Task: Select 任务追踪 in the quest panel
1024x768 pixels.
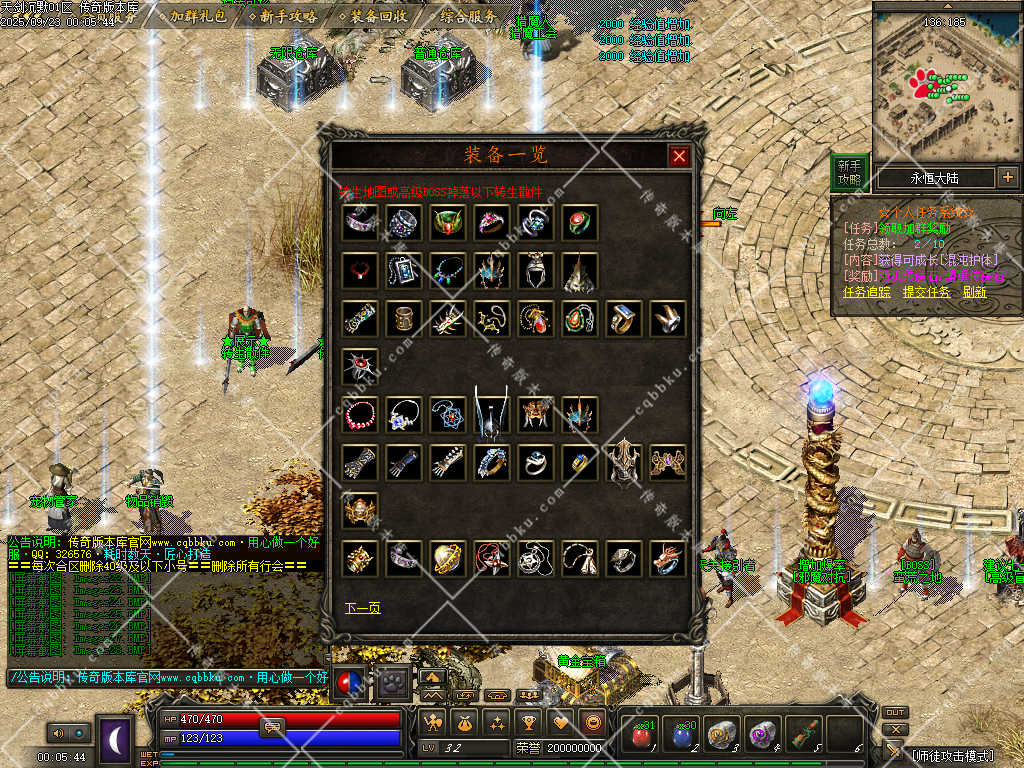Action: click(x=867, y=292)
